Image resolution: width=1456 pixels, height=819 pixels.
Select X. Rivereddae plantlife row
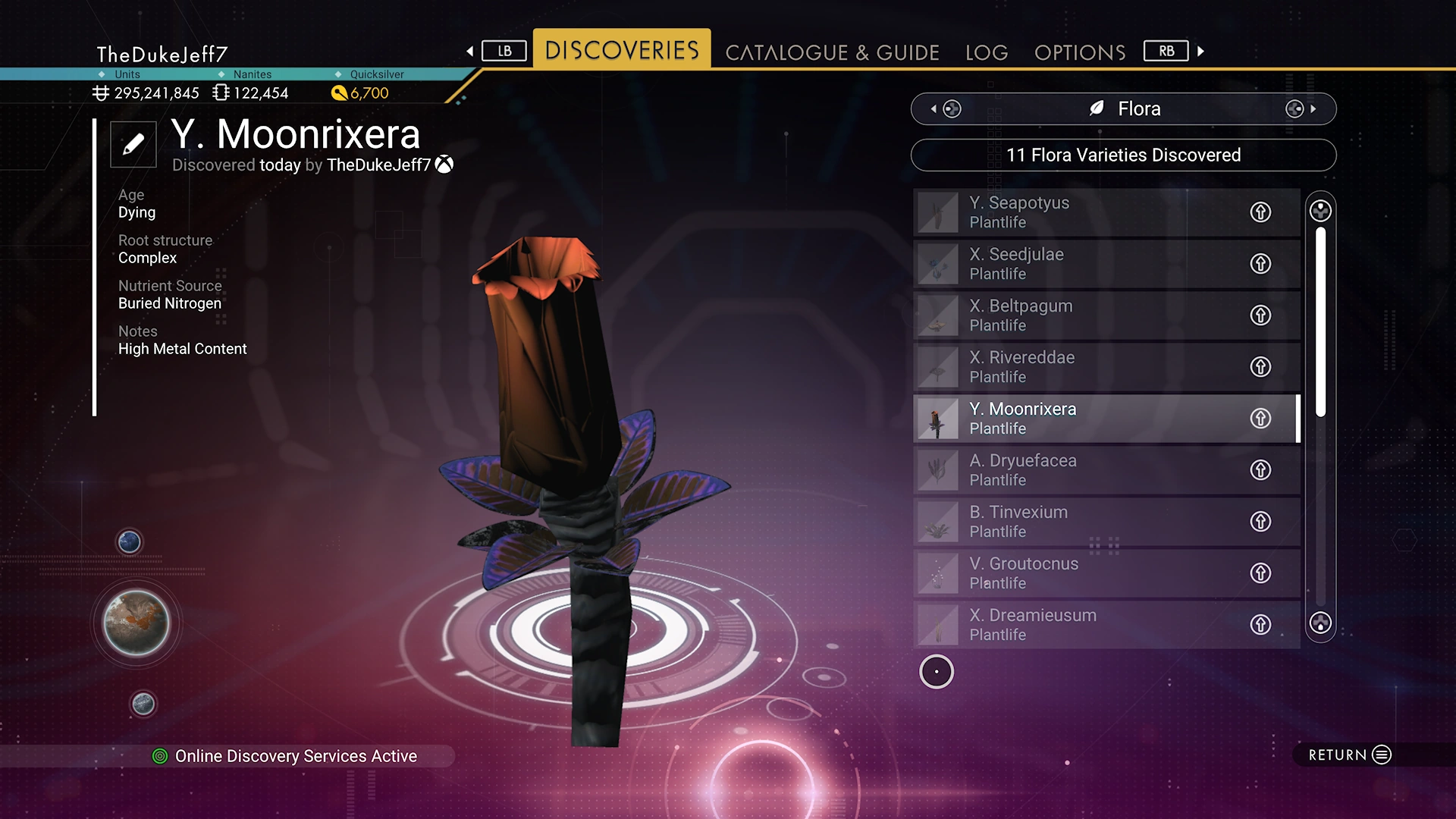[x=1077, y=367]
